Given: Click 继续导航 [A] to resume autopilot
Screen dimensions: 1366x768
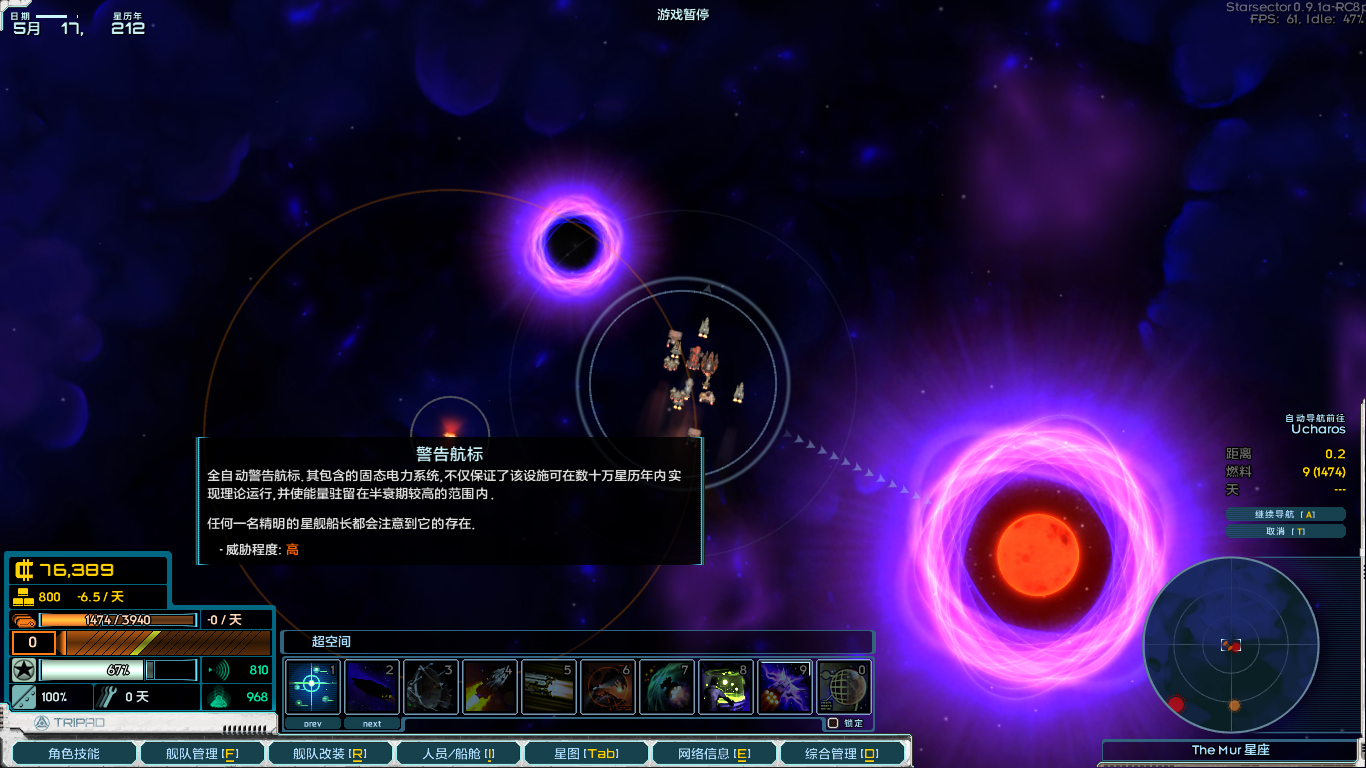Looking at the screenshot, I should click(x=1286, y=513).
